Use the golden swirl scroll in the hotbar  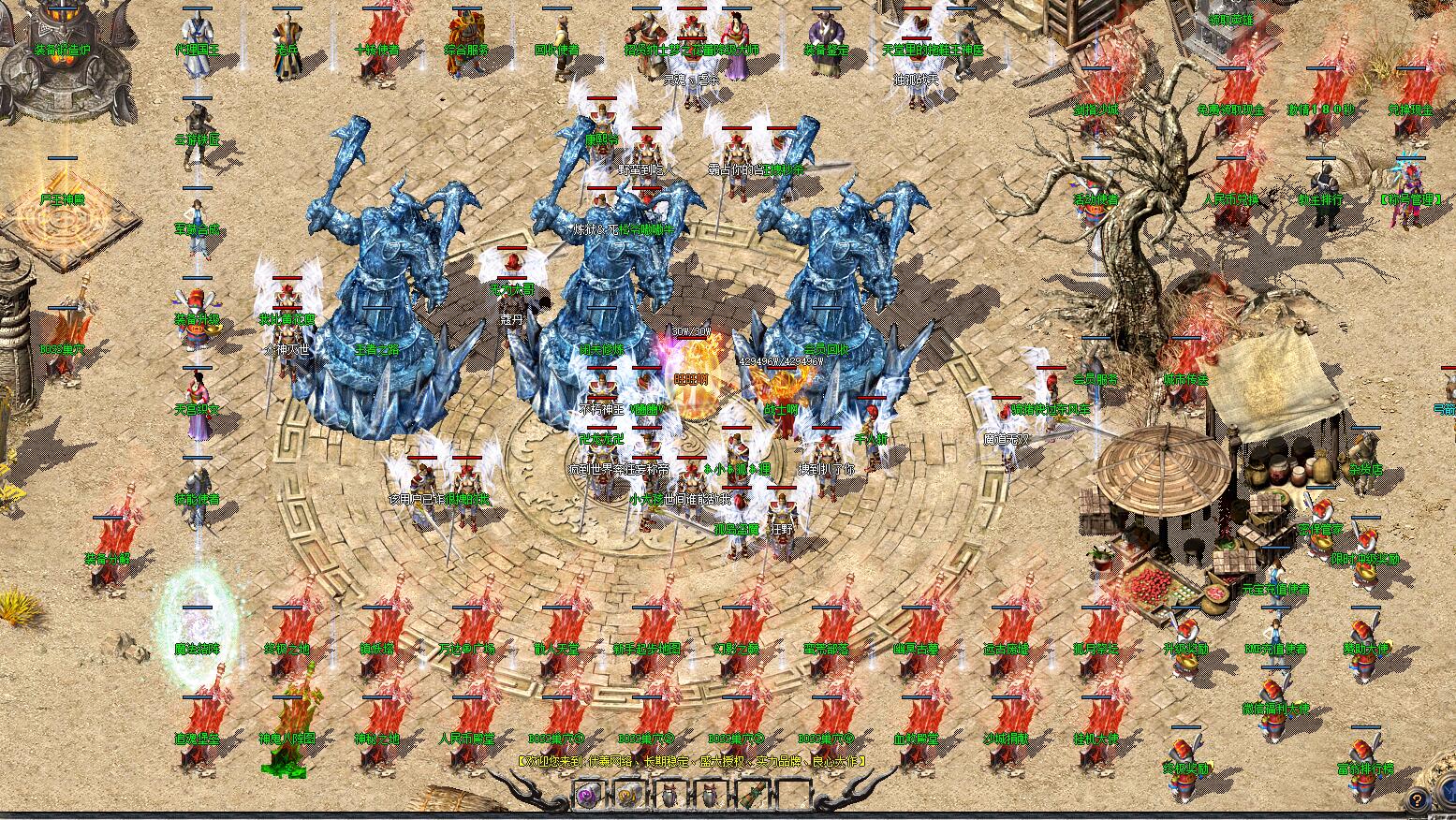pyautogui.click(x=627, y=797)
